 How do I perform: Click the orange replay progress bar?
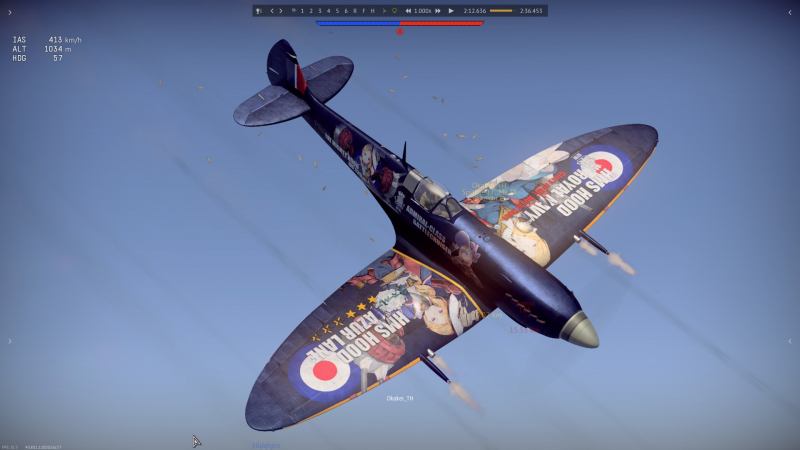[x=501, y=11]
